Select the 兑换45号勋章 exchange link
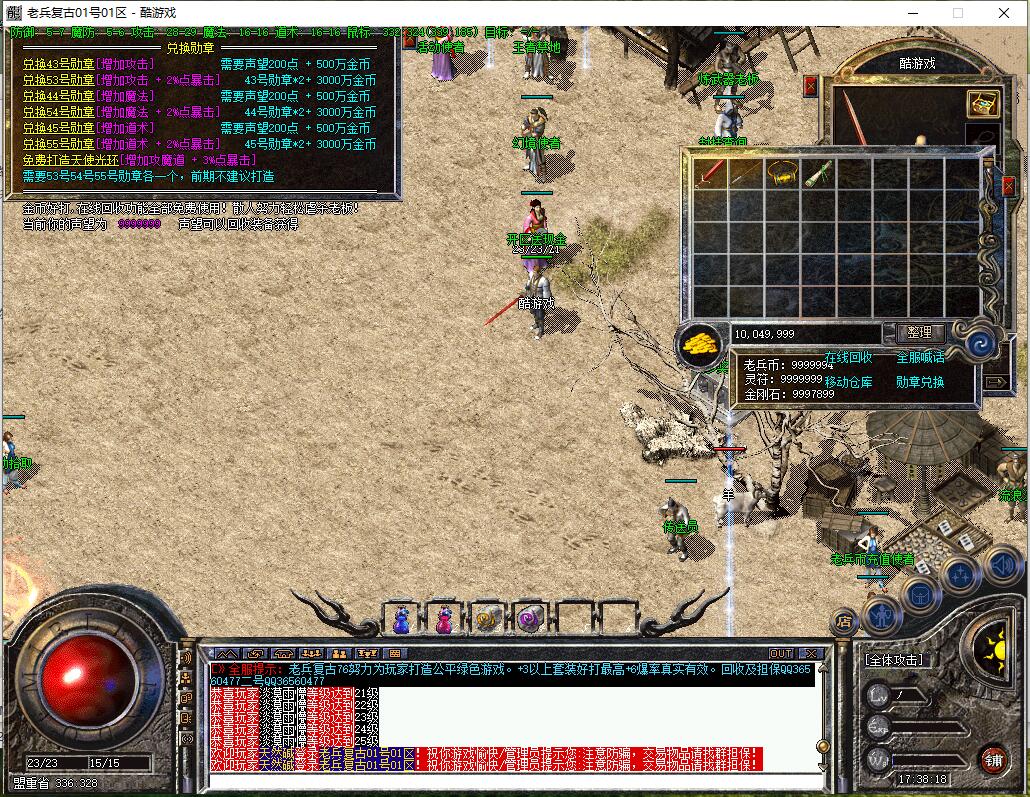The height and width of the screenshot is (797, 1030). pyautogui.click(x=58, y=128)
